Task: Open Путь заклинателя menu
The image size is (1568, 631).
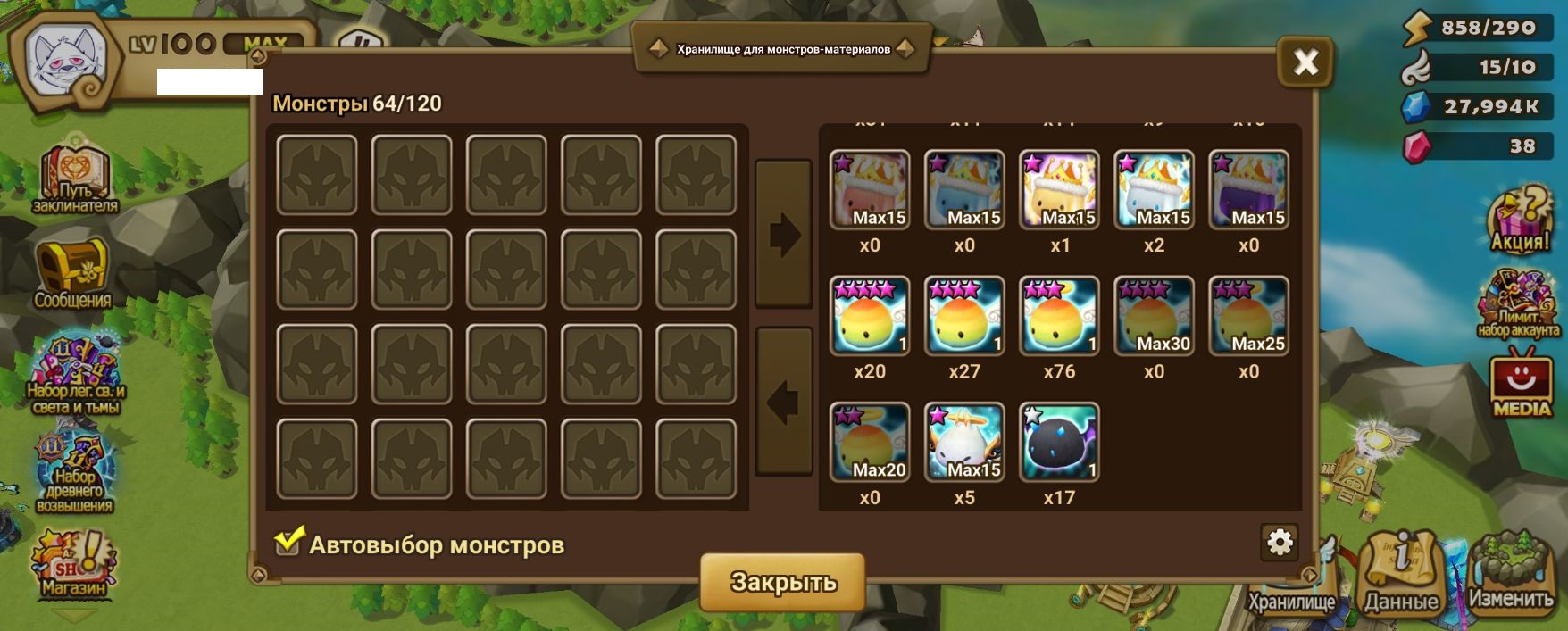Action: (x=74, y=179)
